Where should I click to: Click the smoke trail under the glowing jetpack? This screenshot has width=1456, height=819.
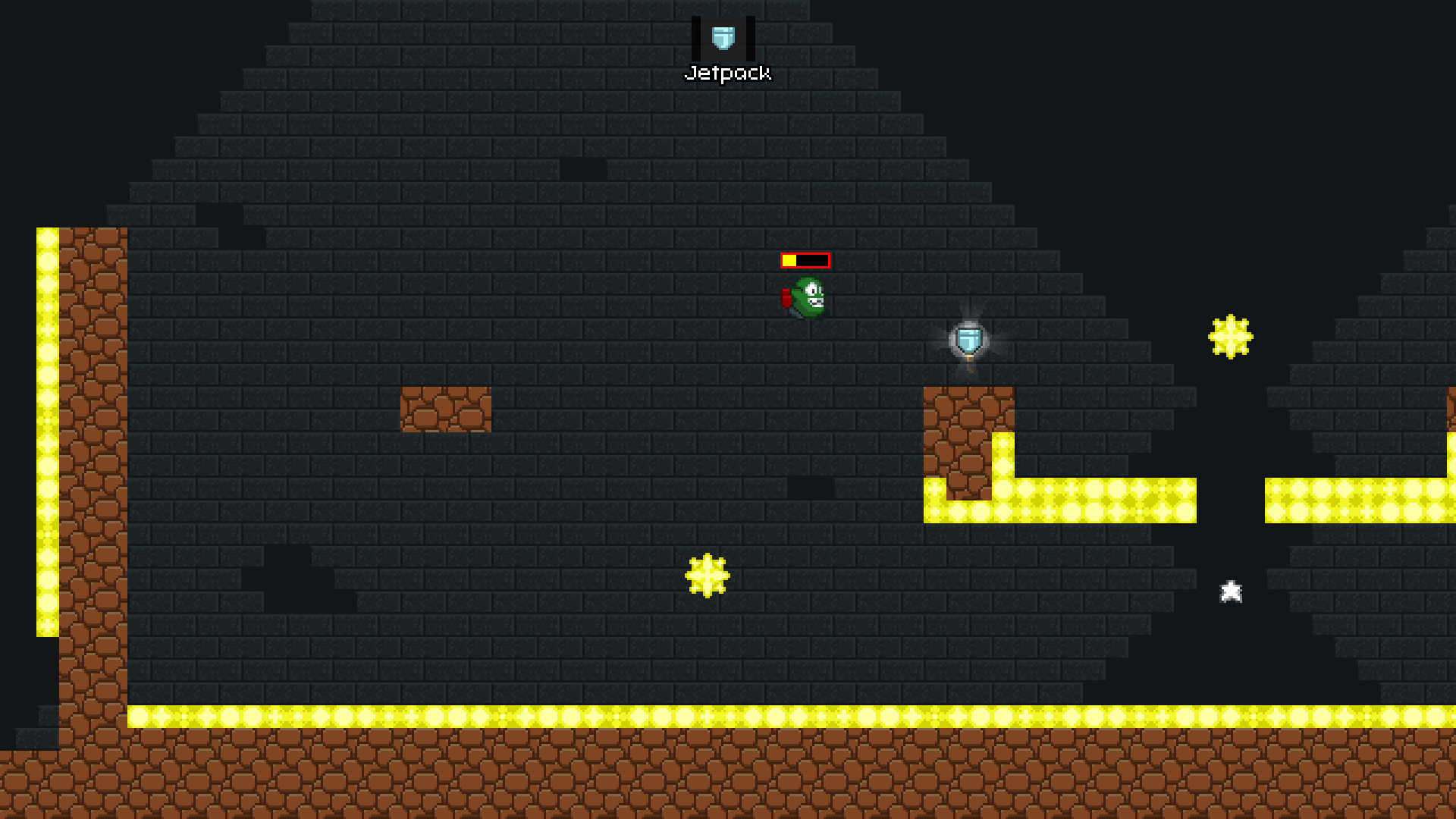pos(970,362)
